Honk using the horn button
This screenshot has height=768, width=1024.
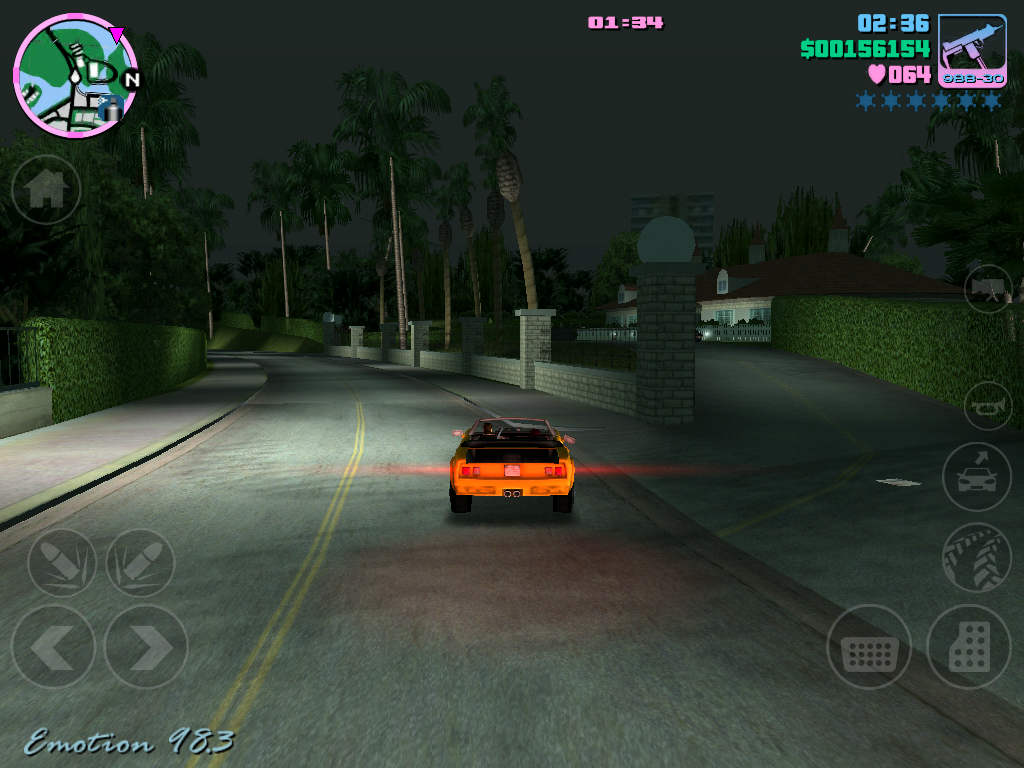pos(988,406)
